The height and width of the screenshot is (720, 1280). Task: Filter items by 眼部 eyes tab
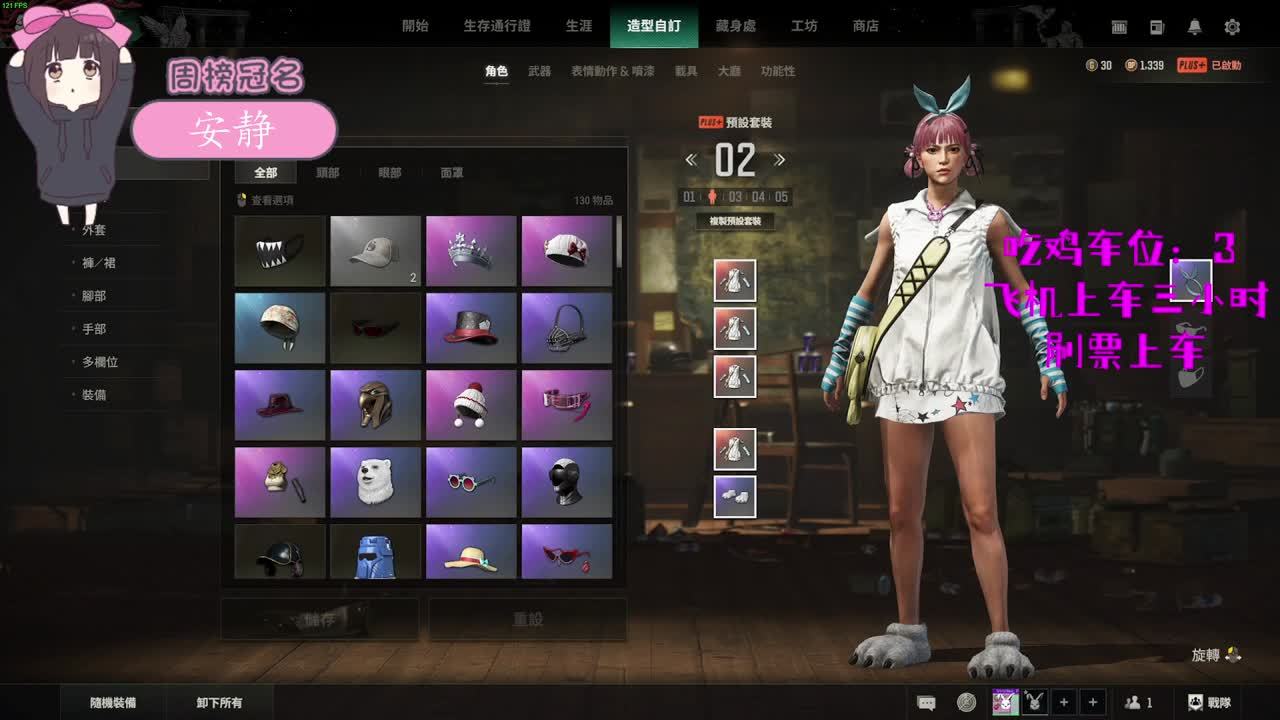point(389,173)
